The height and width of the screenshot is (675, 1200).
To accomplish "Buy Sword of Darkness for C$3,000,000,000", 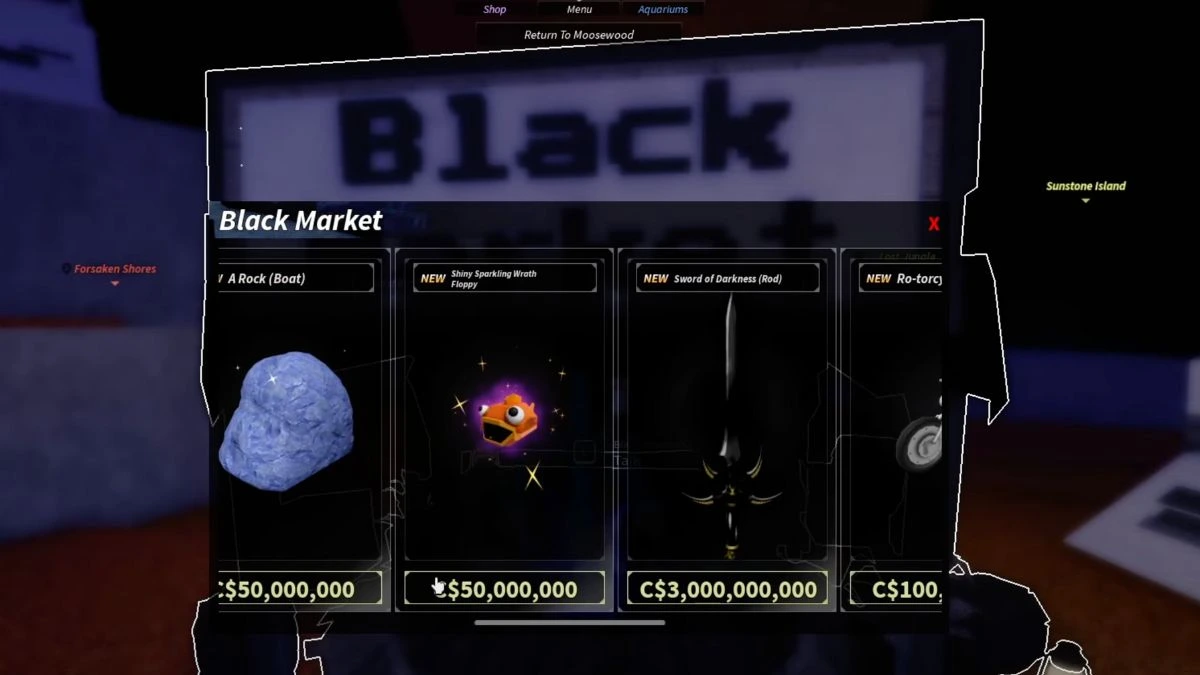I will click(x=728, y=589).
